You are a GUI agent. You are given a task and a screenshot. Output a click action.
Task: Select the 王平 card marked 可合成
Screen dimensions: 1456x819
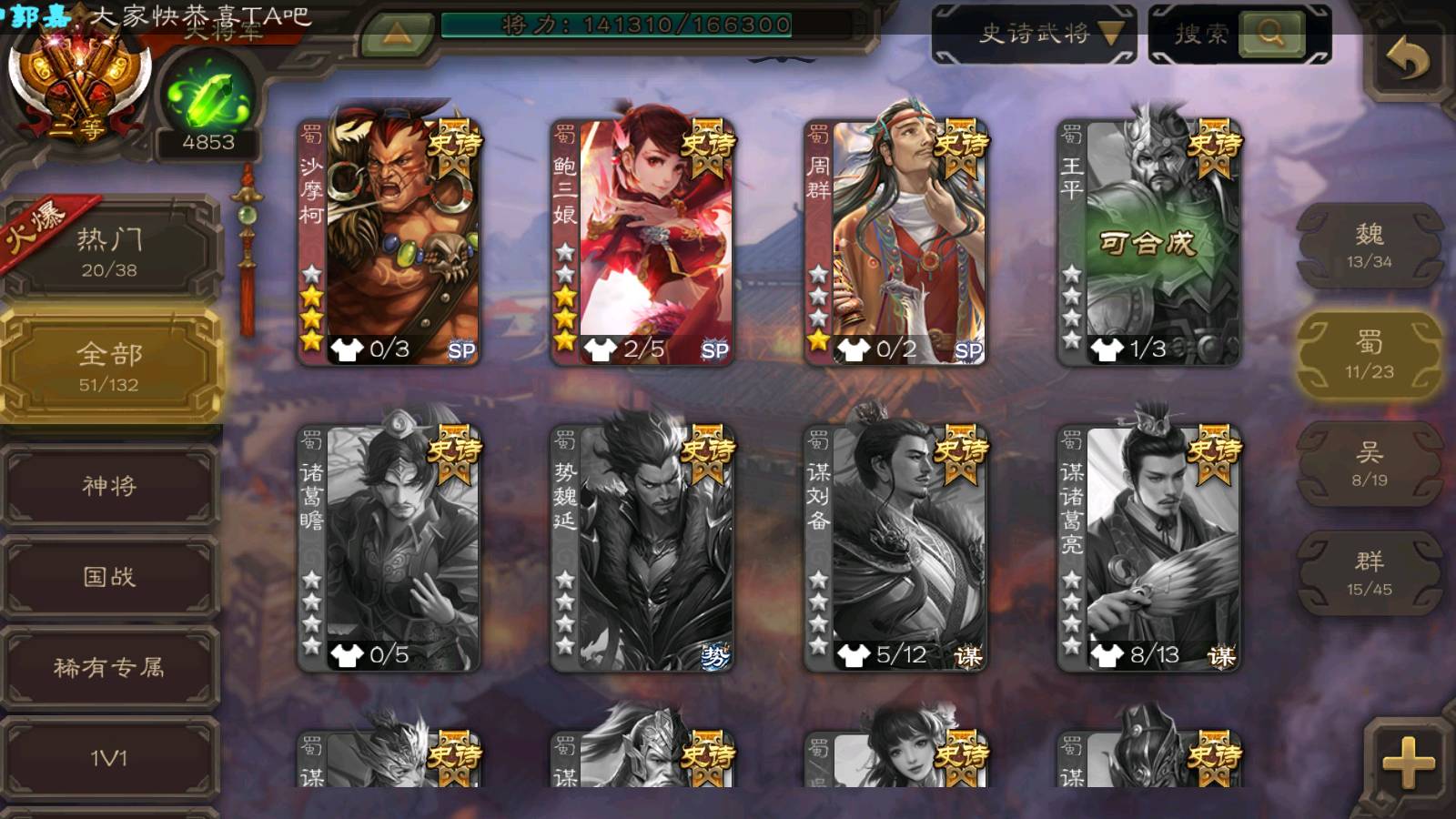click(x=1148, y=242)
